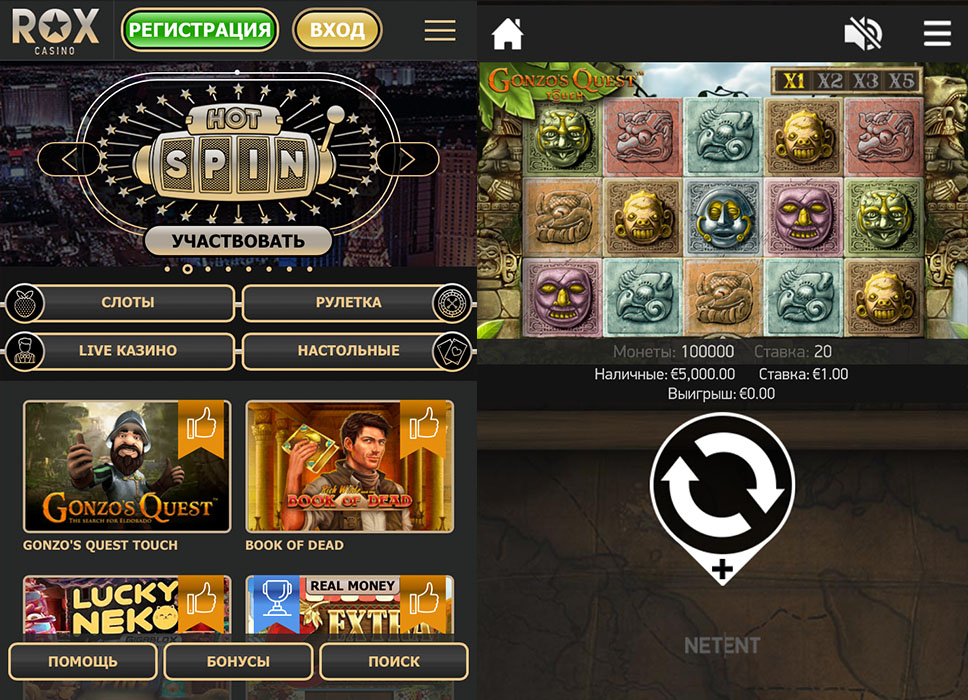Click the Участвовать button
This screenshot has height=700, width=968.
[238, 241]
